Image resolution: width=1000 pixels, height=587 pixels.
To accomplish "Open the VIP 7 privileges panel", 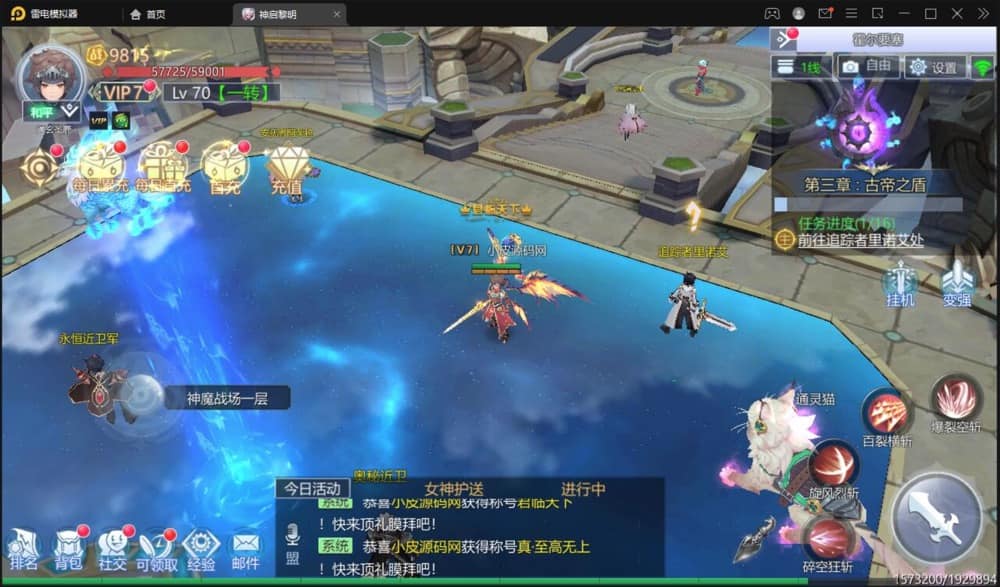I will click(123, 92).
